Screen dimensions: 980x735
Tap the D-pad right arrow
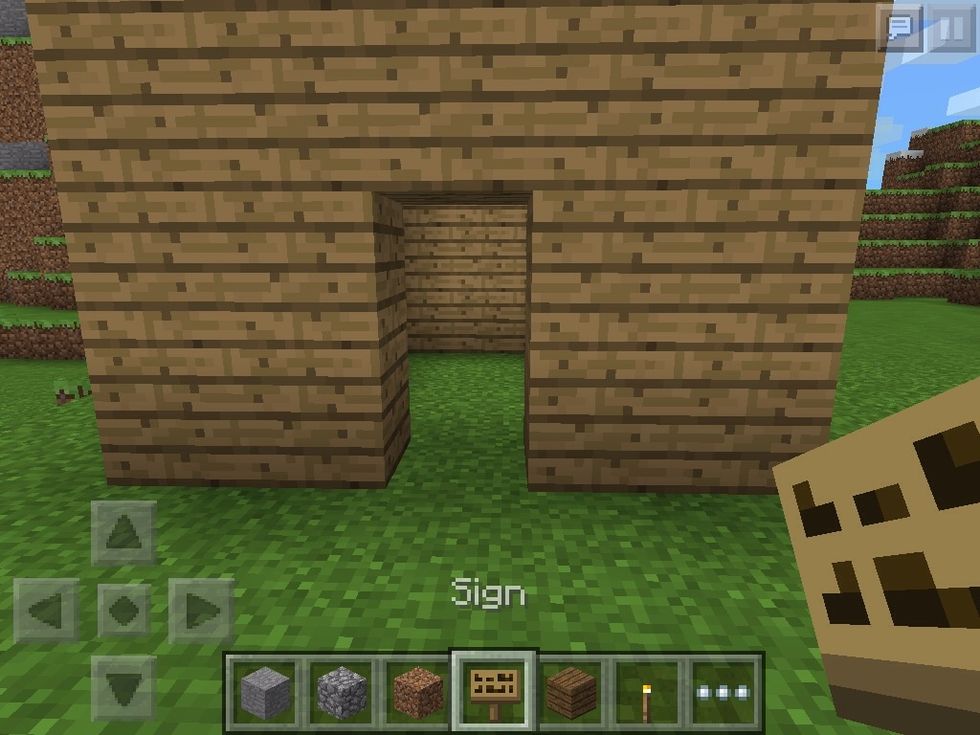(x=200, y=610)
